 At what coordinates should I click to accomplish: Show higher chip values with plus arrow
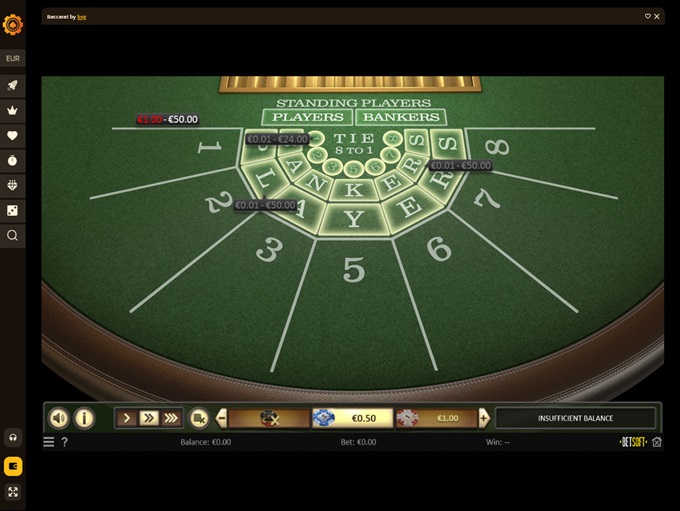[484, 418]
